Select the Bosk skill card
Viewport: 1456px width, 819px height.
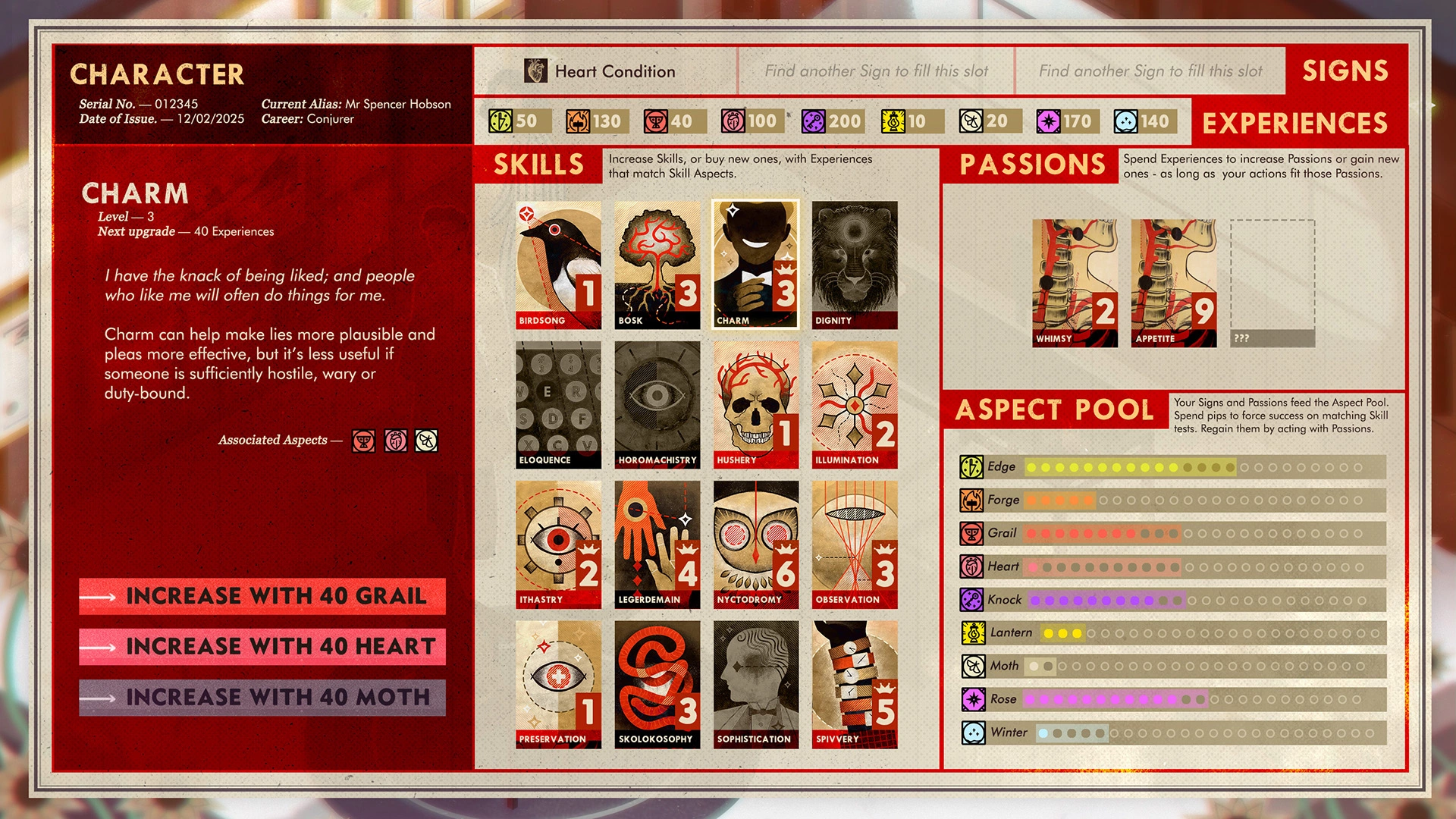[657, 265]
